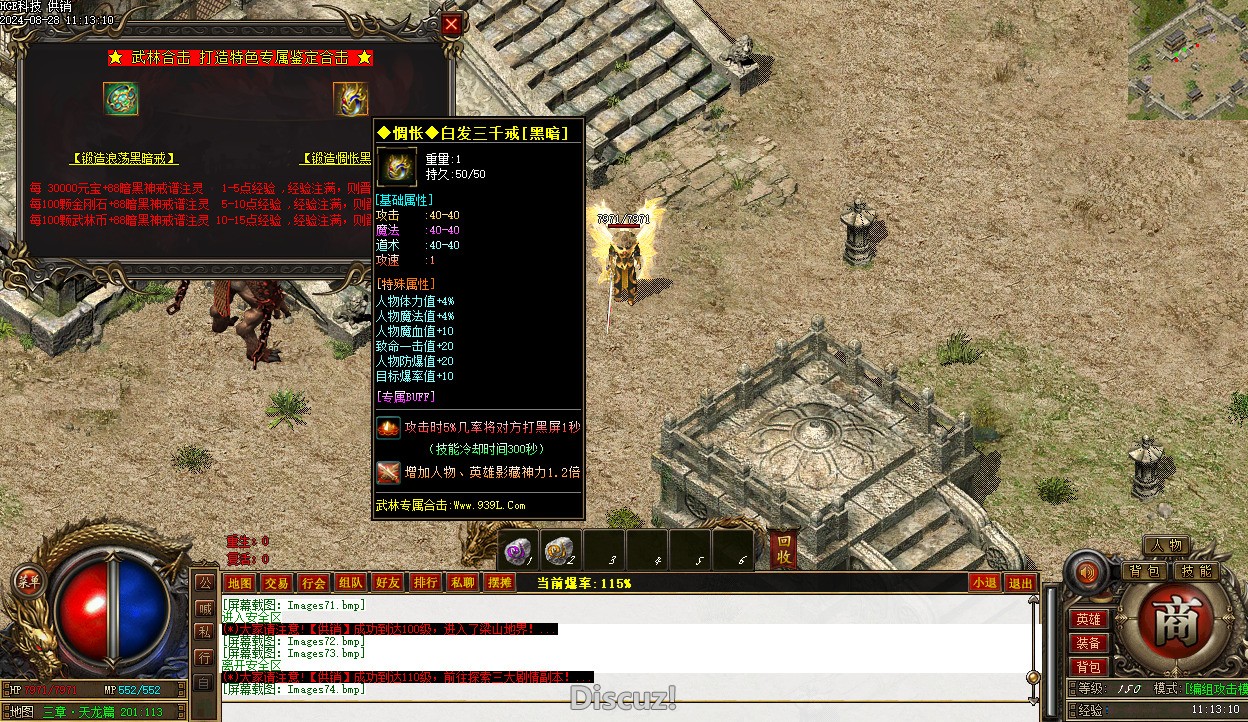Use the purple item in hotbar slot 1
1248x722 pixels.
point(519,550)
